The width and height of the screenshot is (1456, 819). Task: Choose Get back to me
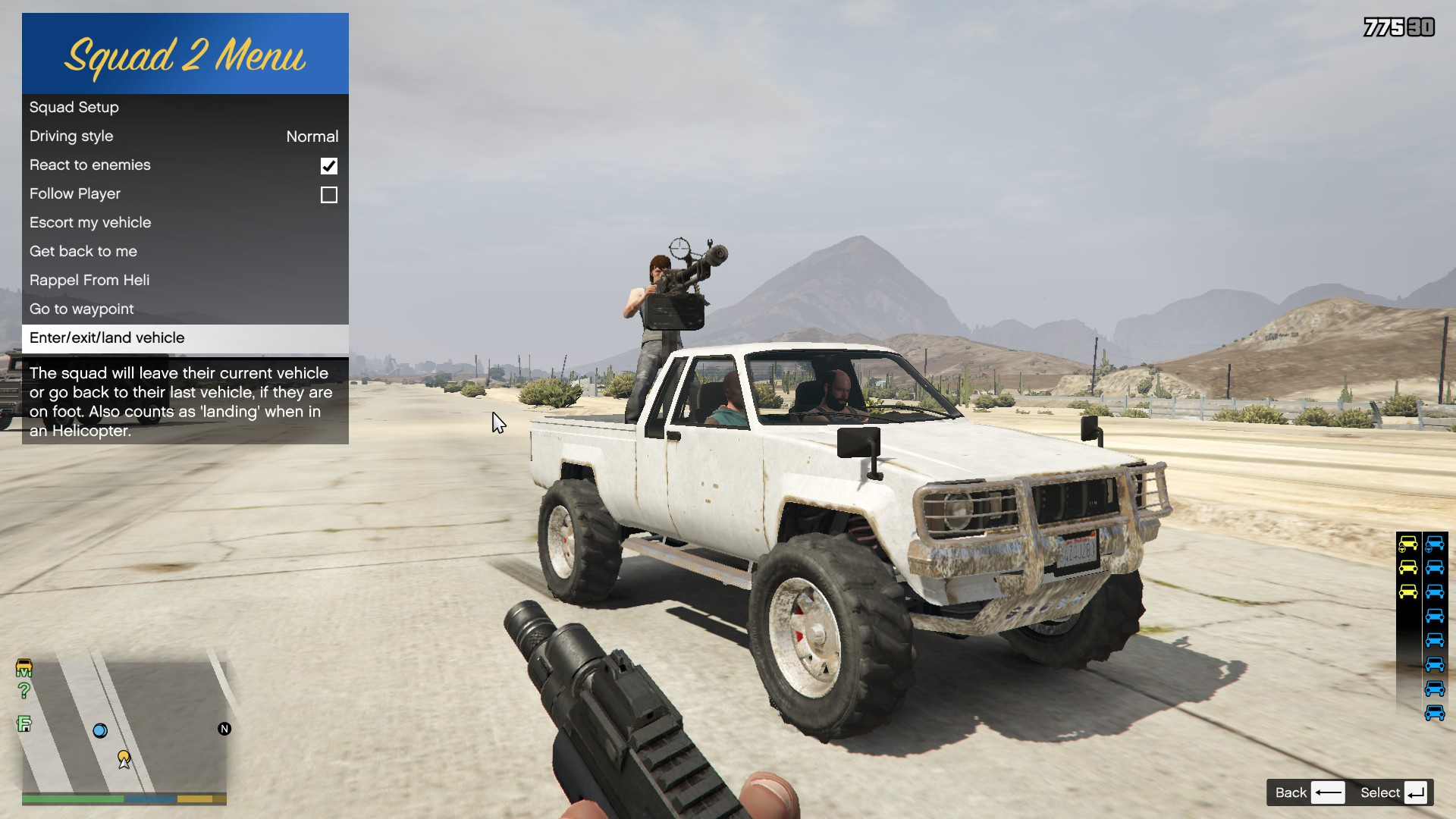(x=185, y=252)
